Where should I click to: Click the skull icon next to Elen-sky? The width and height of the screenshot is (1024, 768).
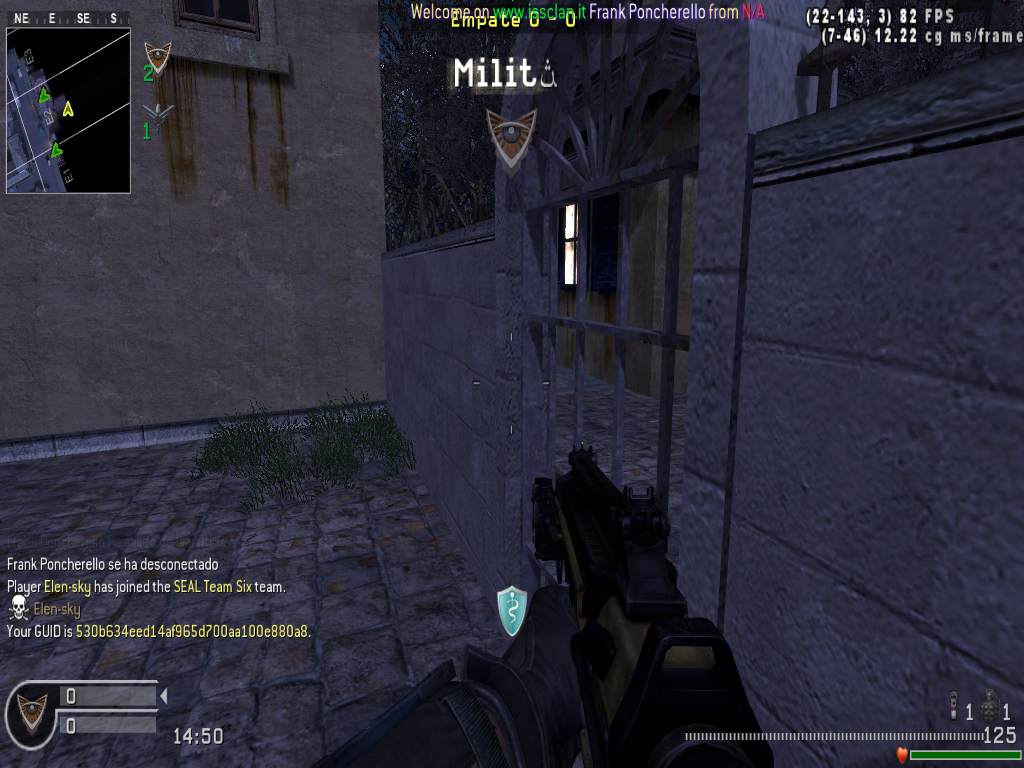tap(18, 608)
